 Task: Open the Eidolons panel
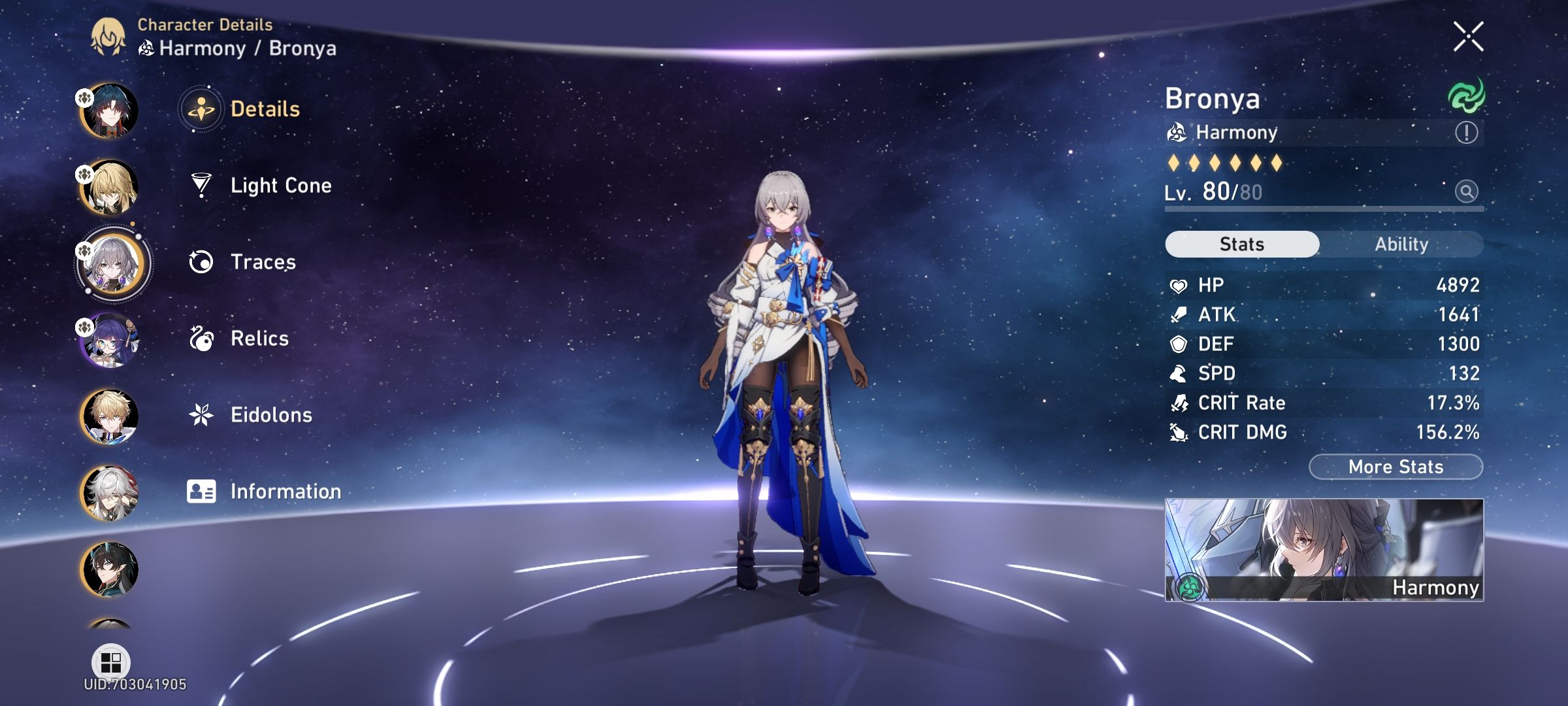(270, 414)
